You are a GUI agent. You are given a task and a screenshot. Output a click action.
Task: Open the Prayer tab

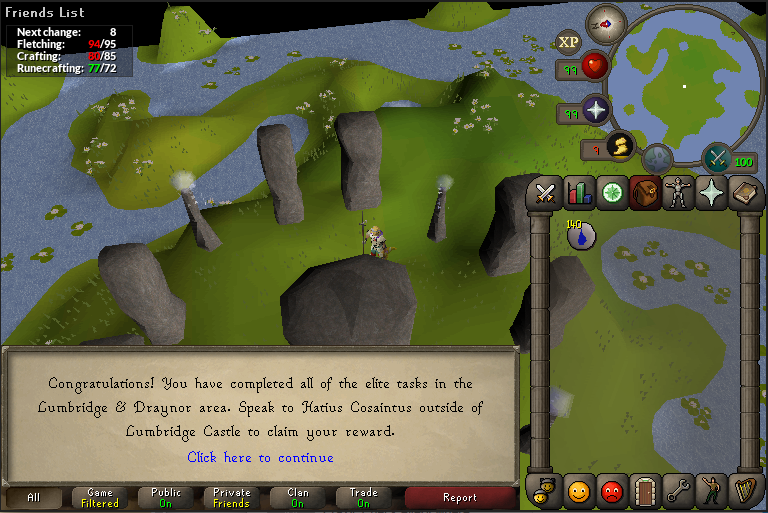[711, 192]
